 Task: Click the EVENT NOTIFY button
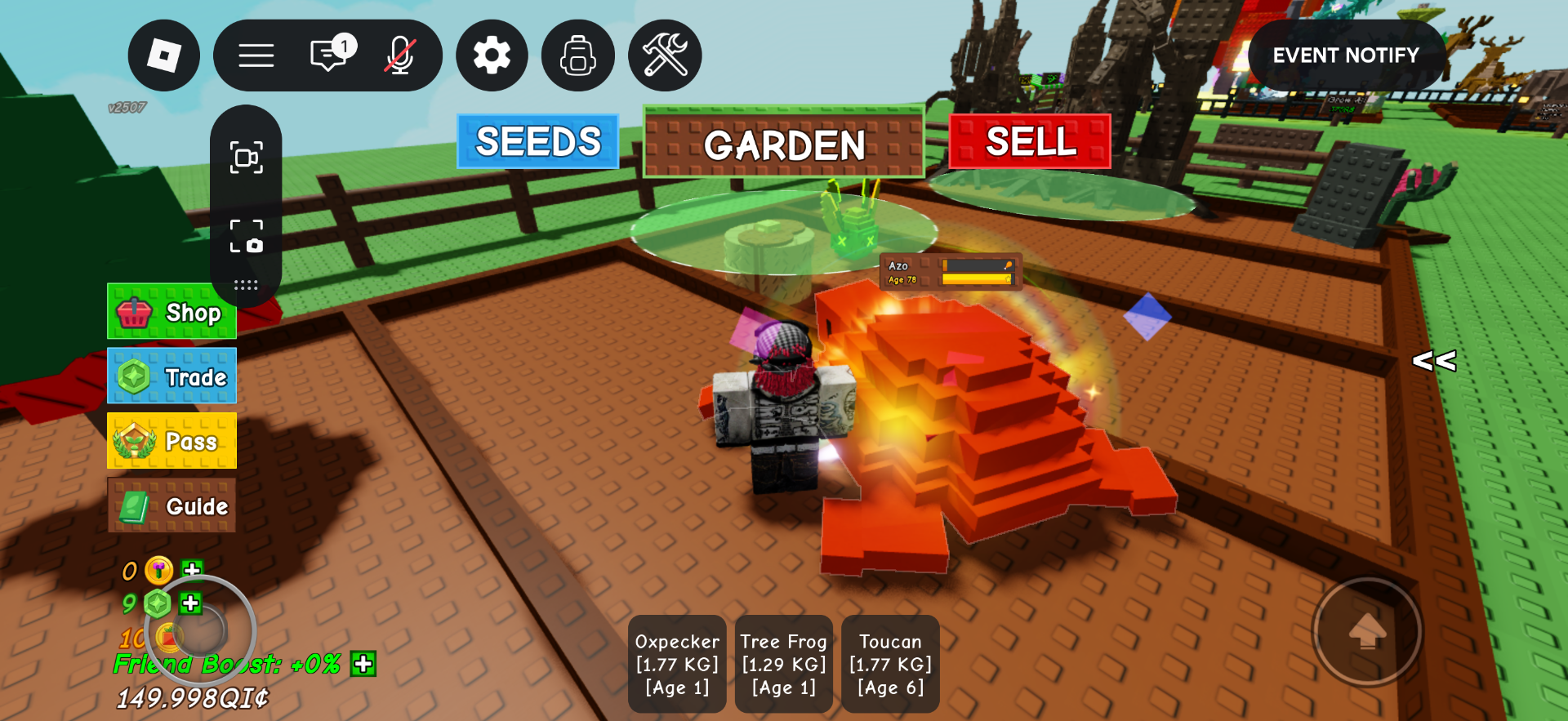click(x=1346, y=56)
